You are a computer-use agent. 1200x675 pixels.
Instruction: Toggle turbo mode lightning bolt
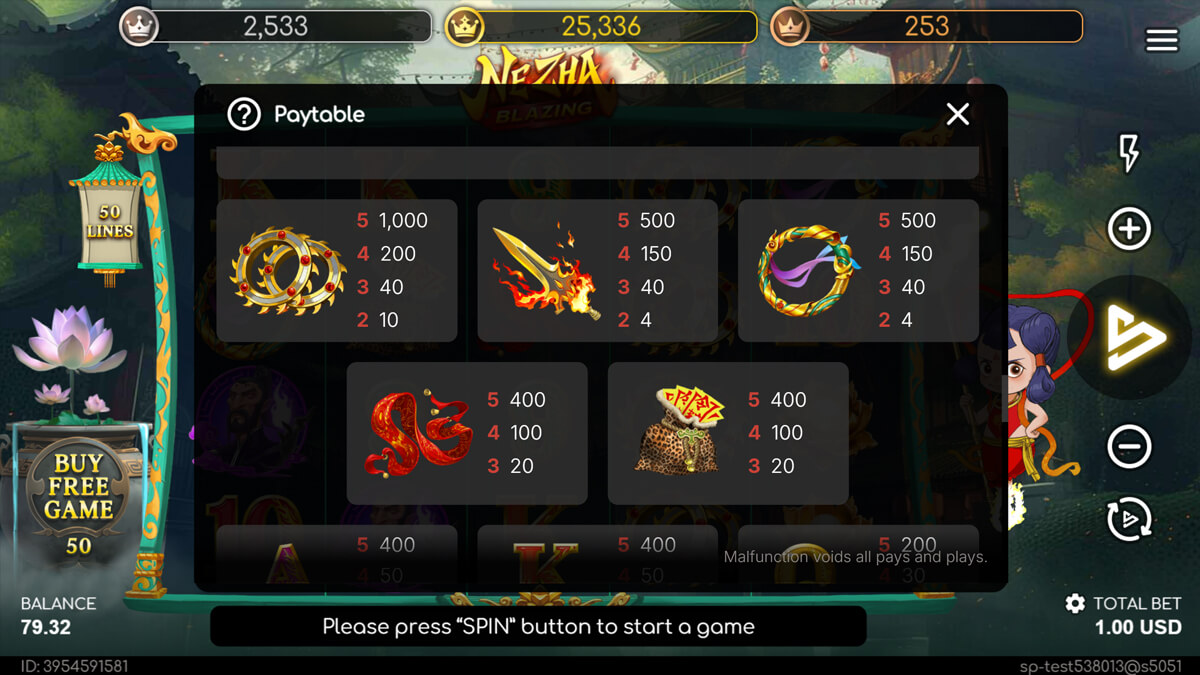1129,153
